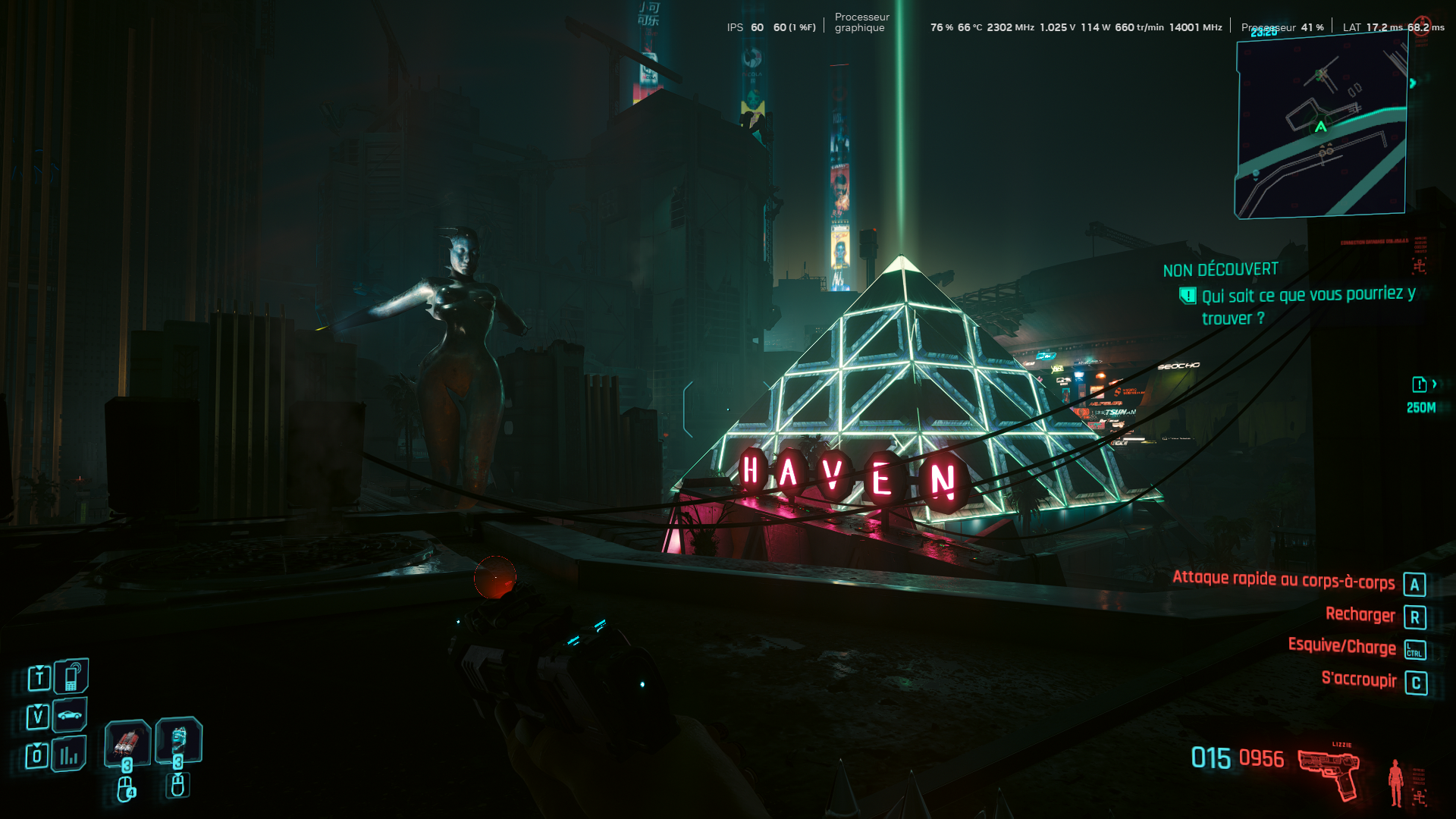Use the blue health inhaler slot
The image size is (1456, 819).
(x=179, y=739)
